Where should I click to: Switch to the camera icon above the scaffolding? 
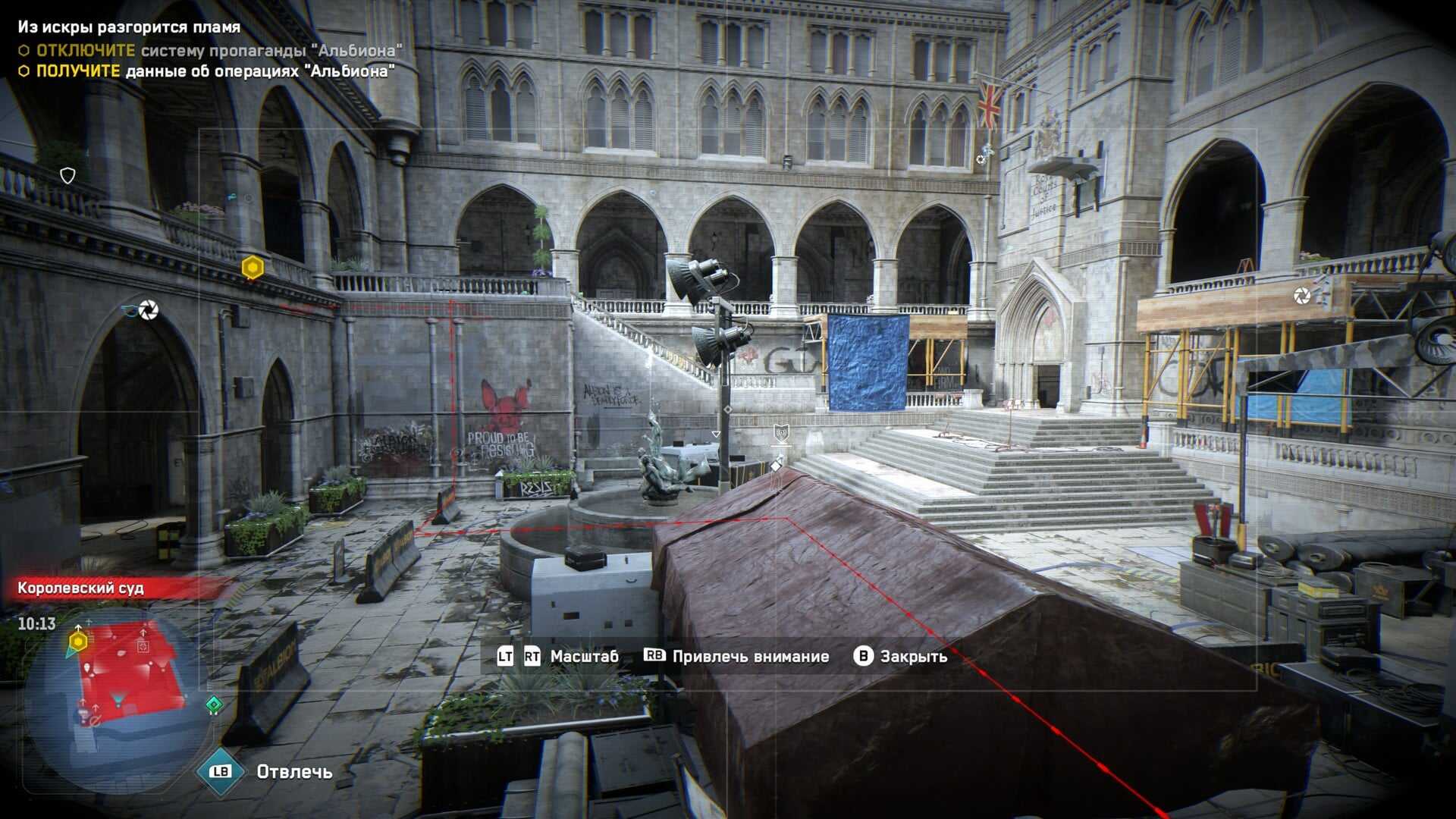1302,295
